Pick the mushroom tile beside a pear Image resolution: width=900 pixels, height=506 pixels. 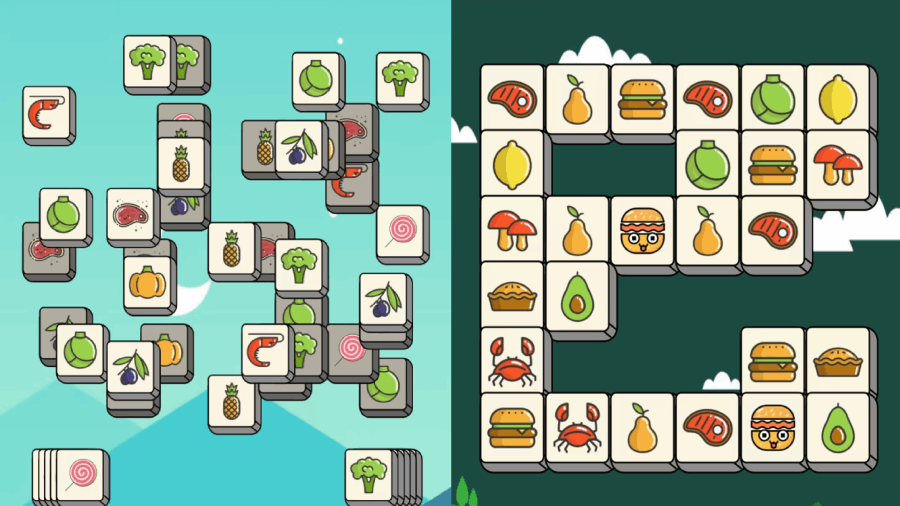click(x=512, y=229)
